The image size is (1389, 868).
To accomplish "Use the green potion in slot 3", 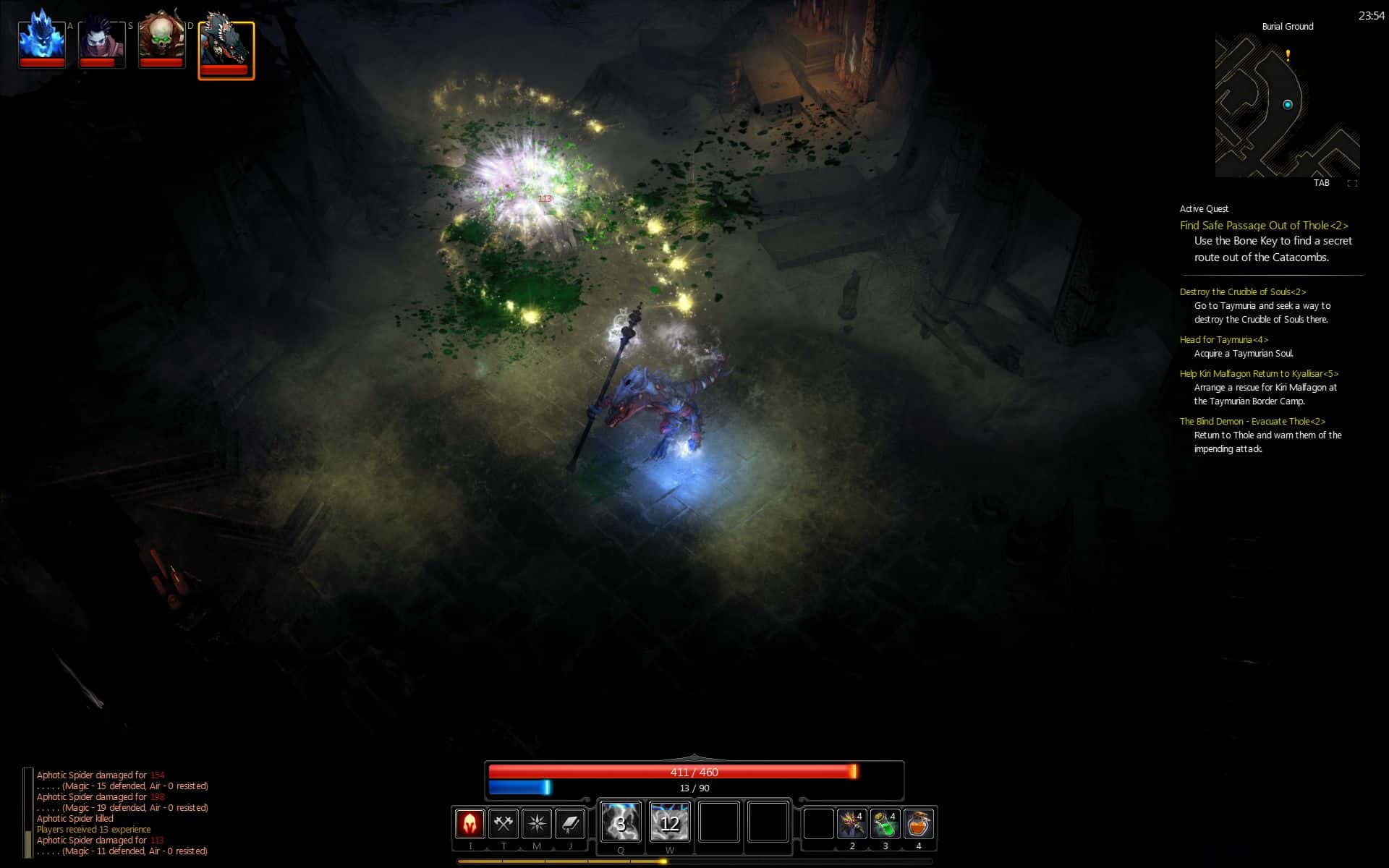I will (x=885, y=824).
